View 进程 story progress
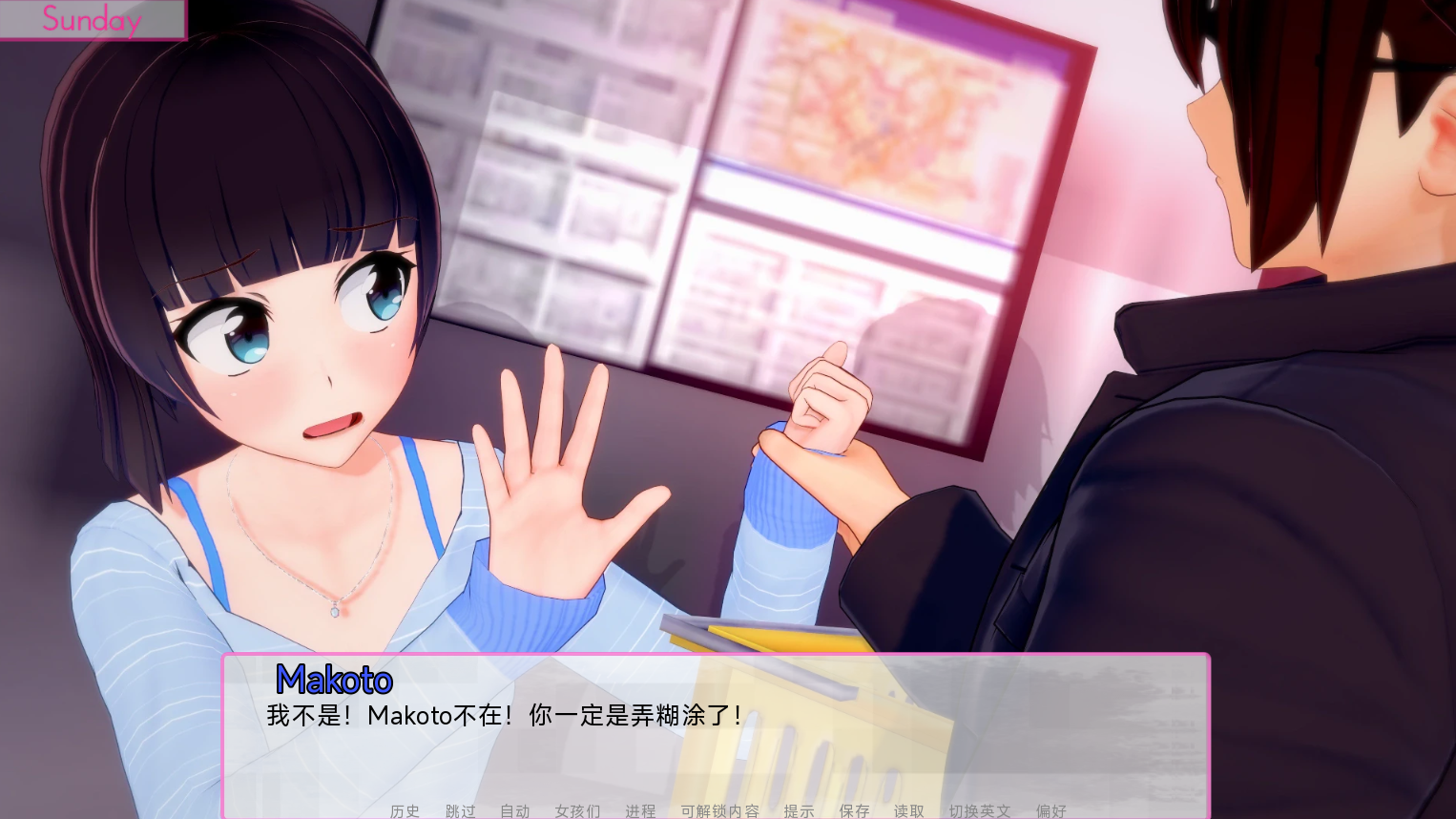1456x819 pixels. pos(641,810)
